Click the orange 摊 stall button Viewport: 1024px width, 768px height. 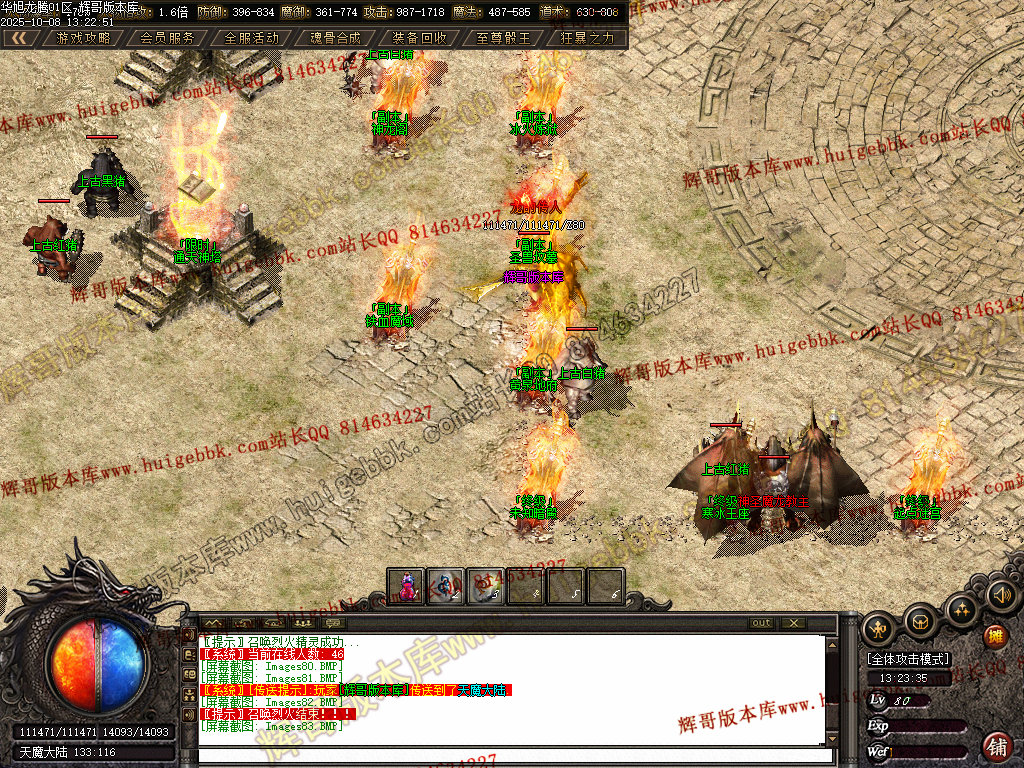pyautogui.click(x=995, y=637)
